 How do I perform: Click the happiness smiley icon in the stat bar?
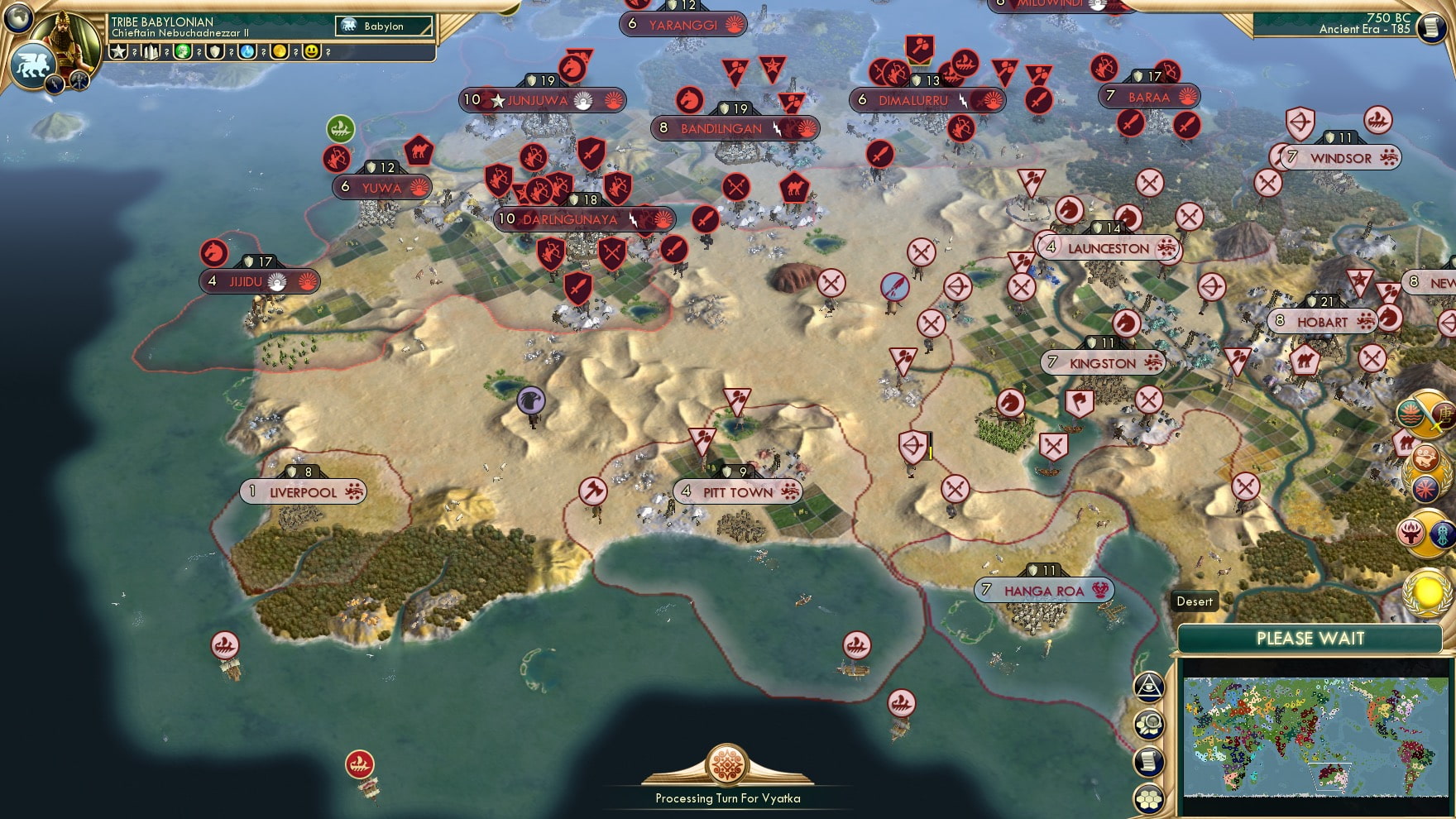click(x=312, y=51)
